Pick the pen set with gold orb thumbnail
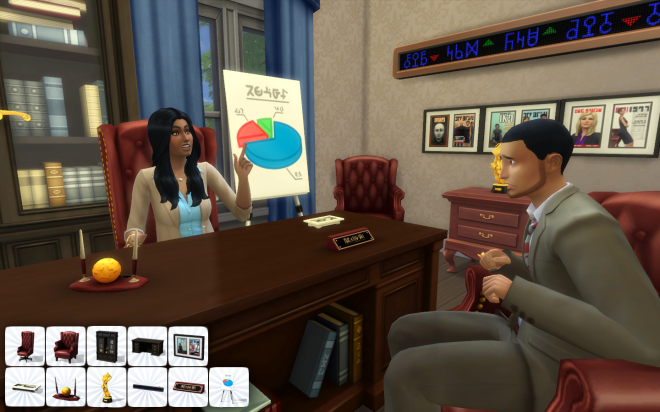 click(x=66, y=386)
